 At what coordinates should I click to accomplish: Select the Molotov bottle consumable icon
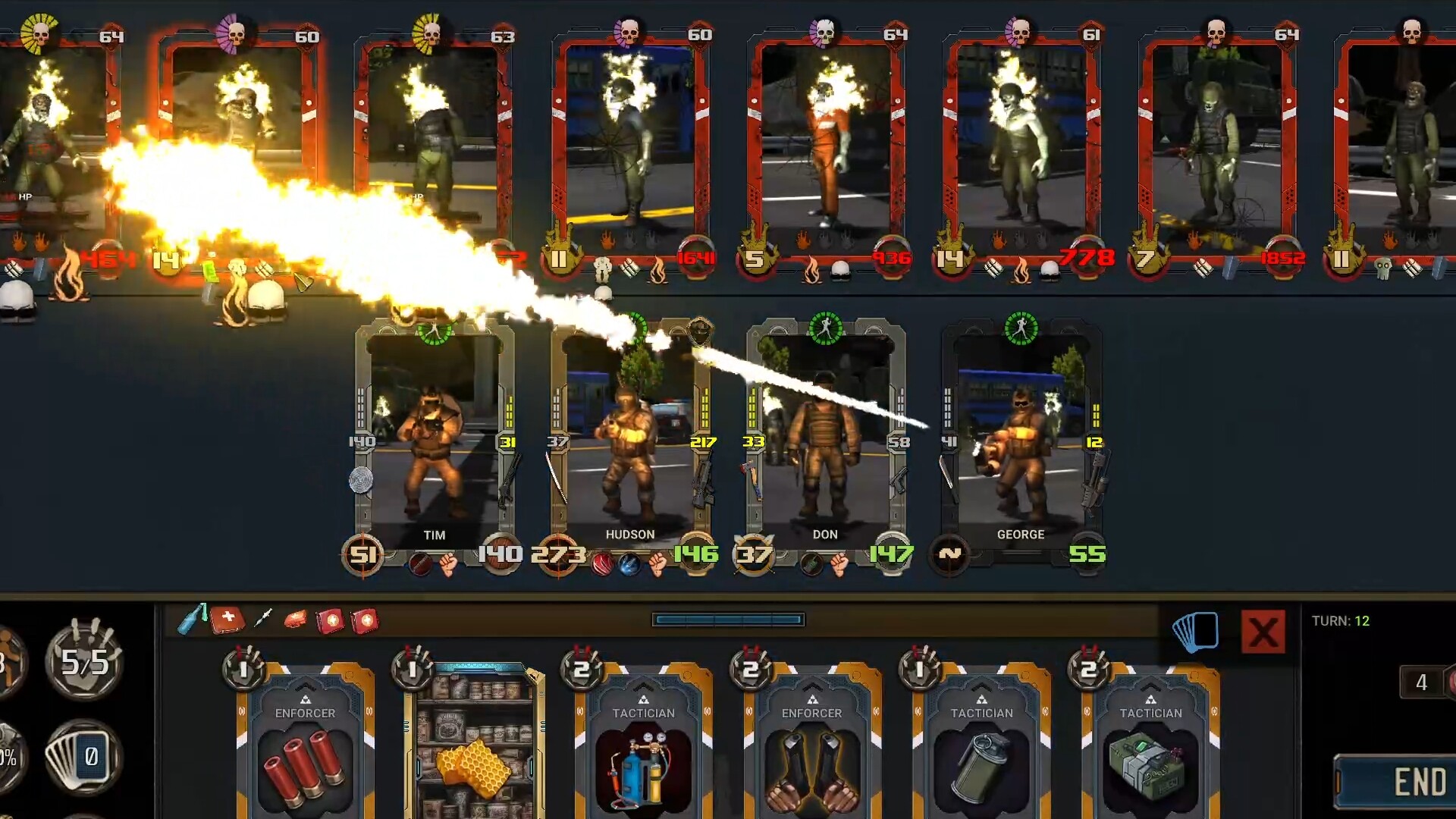tap(190, 620)
